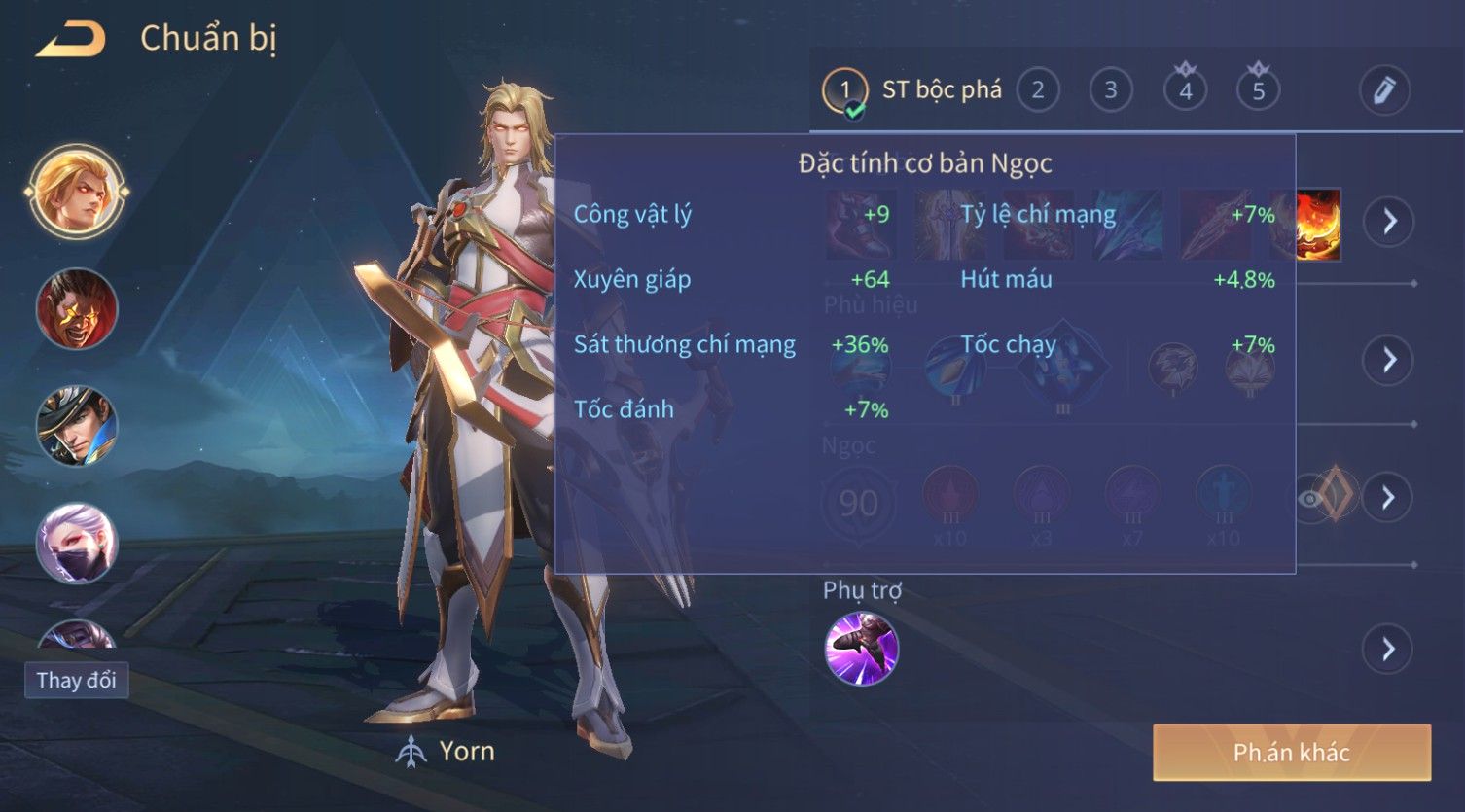Open the Phụ trợ row arrow
1465x812 pixels.
tap(1389, 649)
